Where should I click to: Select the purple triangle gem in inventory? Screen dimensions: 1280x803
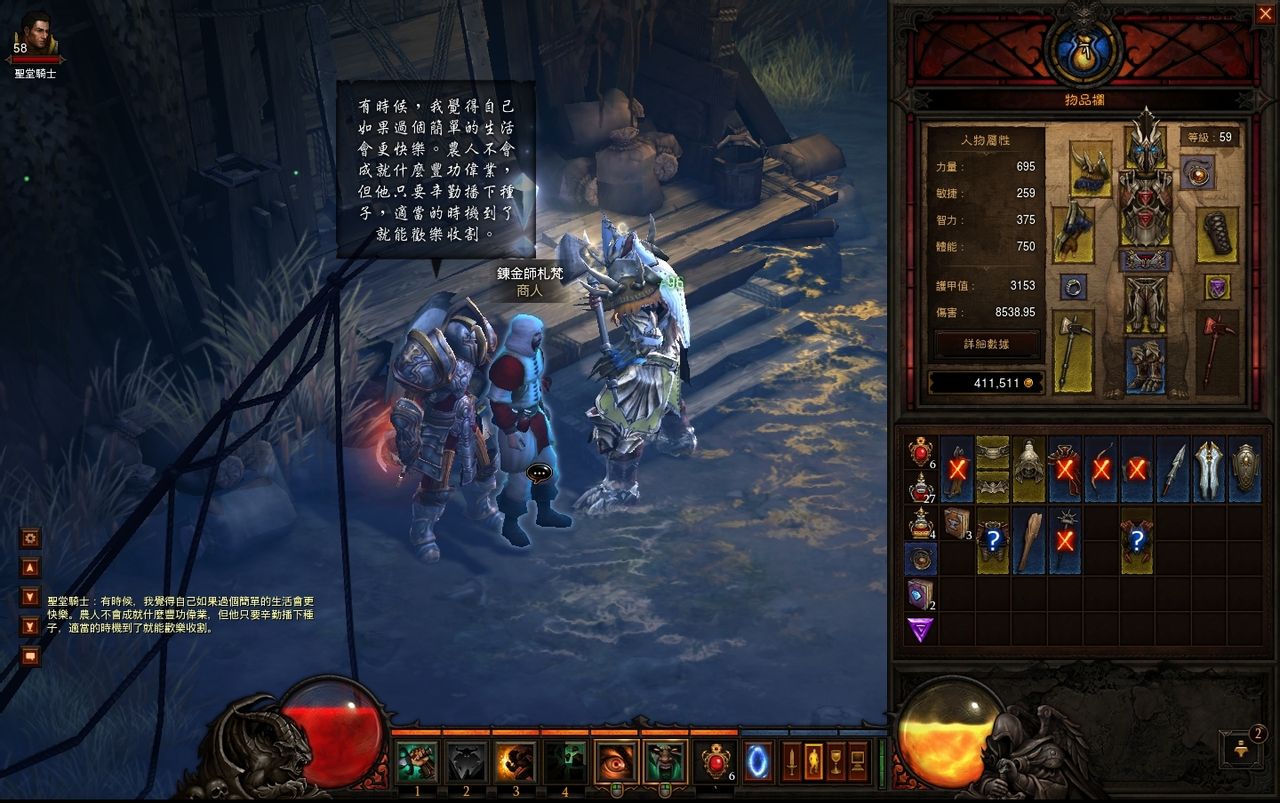[x=920, y=629]
